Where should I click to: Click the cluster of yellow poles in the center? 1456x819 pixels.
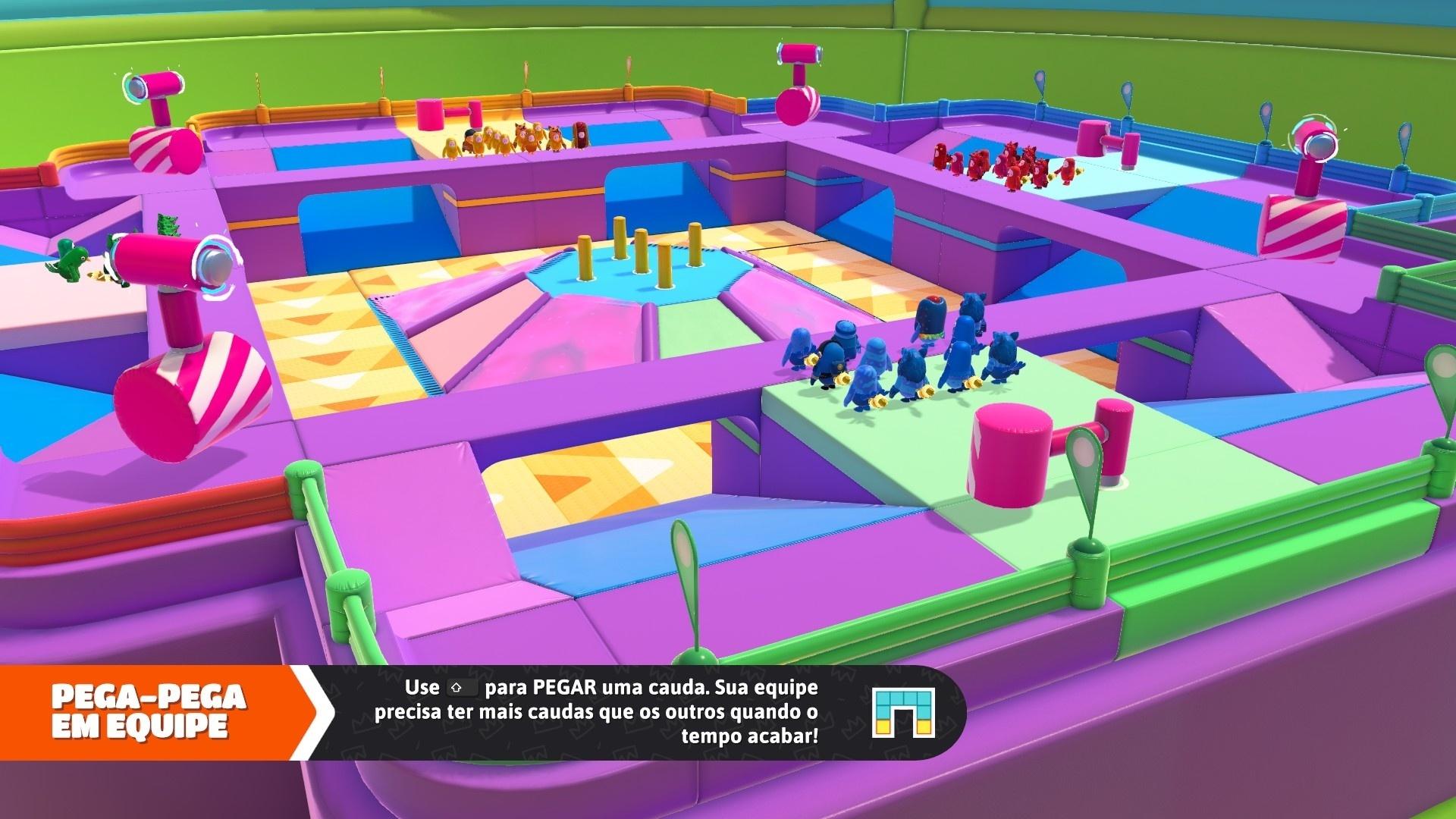[652, 258]
